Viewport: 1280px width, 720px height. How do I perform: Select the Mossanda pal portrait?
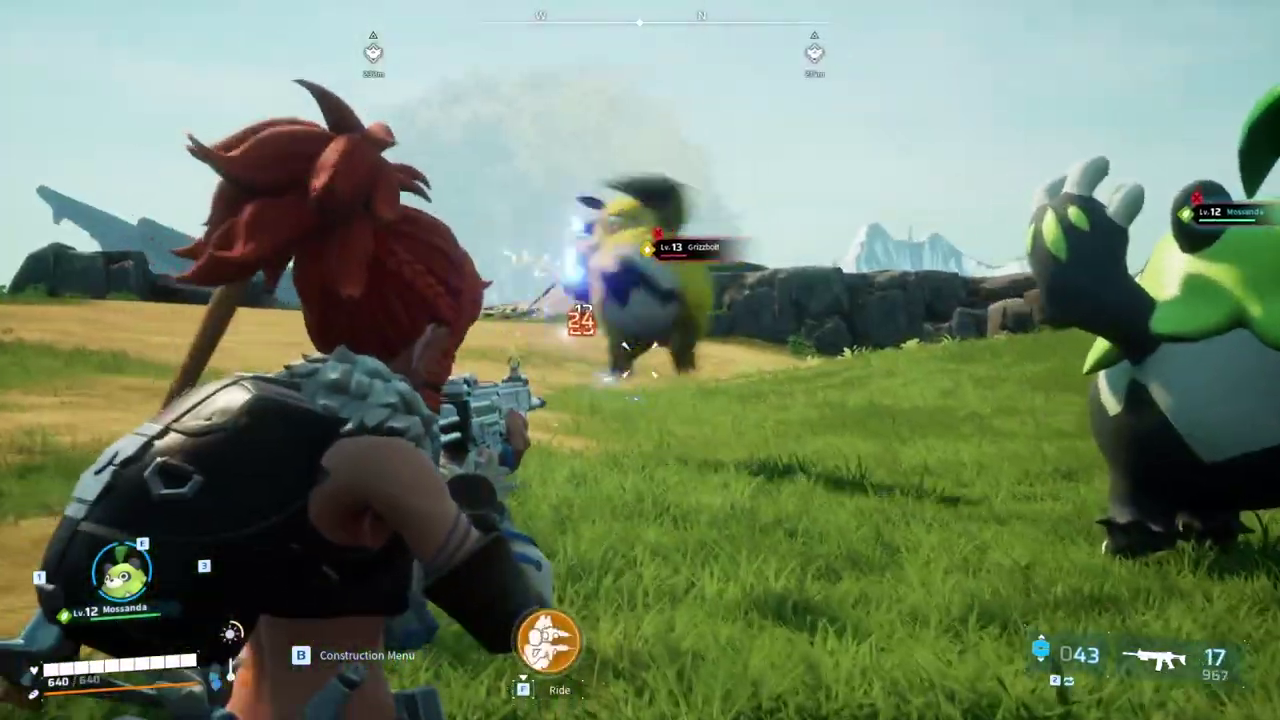pos(122,572)
